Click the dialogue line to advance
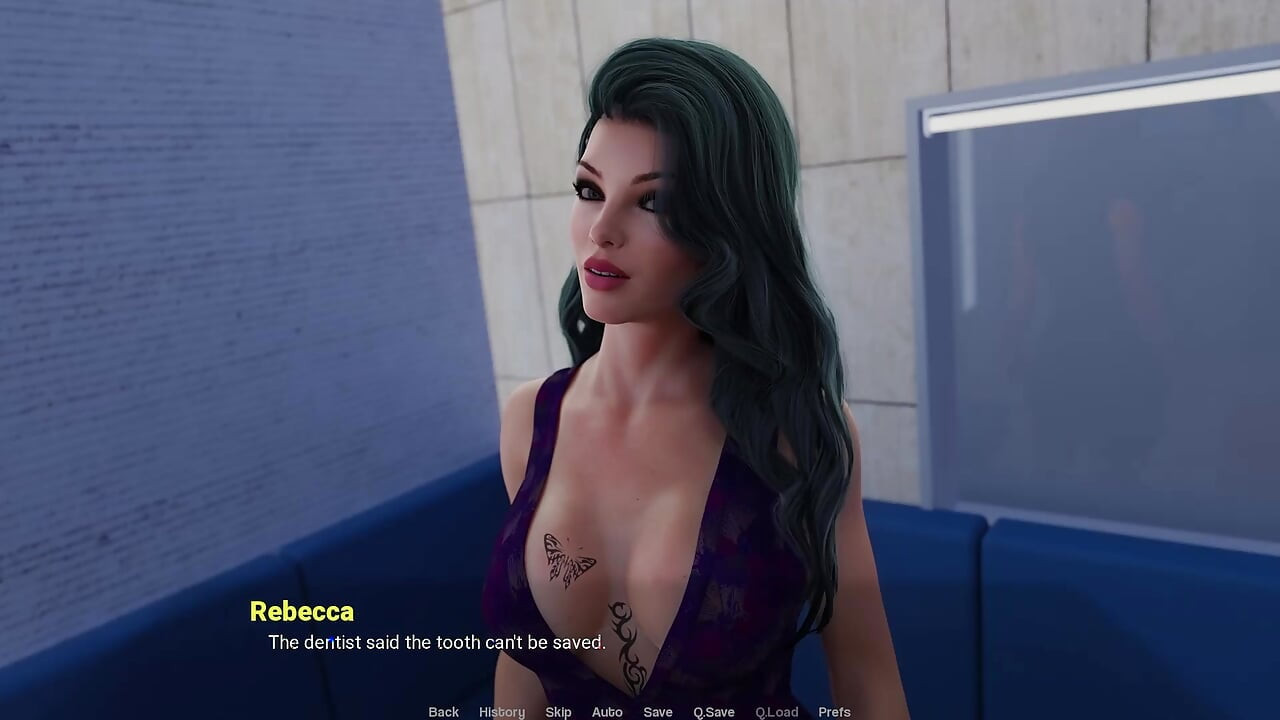 click(420, 643)
